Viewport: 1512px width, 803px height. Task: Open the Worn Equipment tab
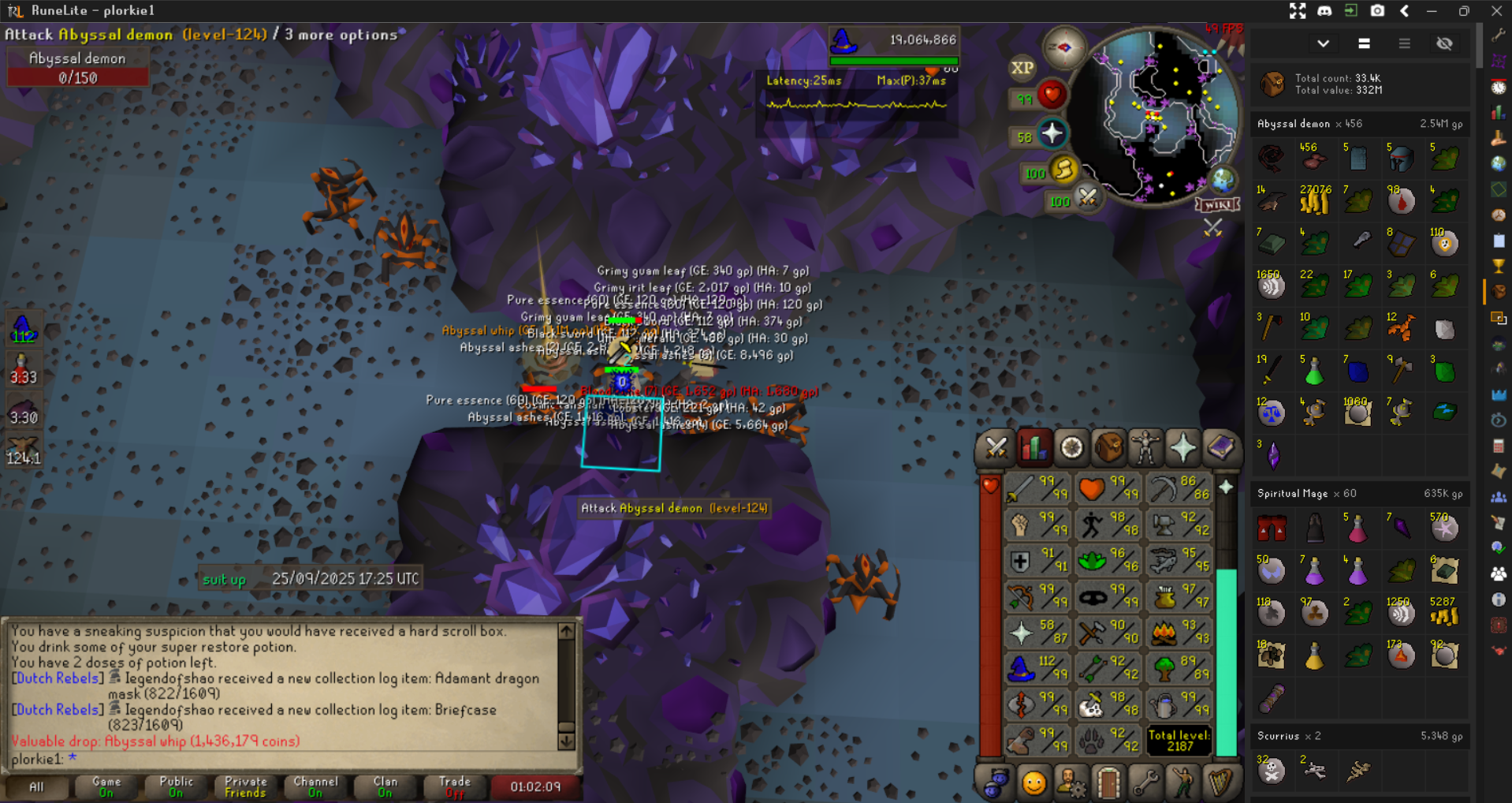(x=1145, y=448)
